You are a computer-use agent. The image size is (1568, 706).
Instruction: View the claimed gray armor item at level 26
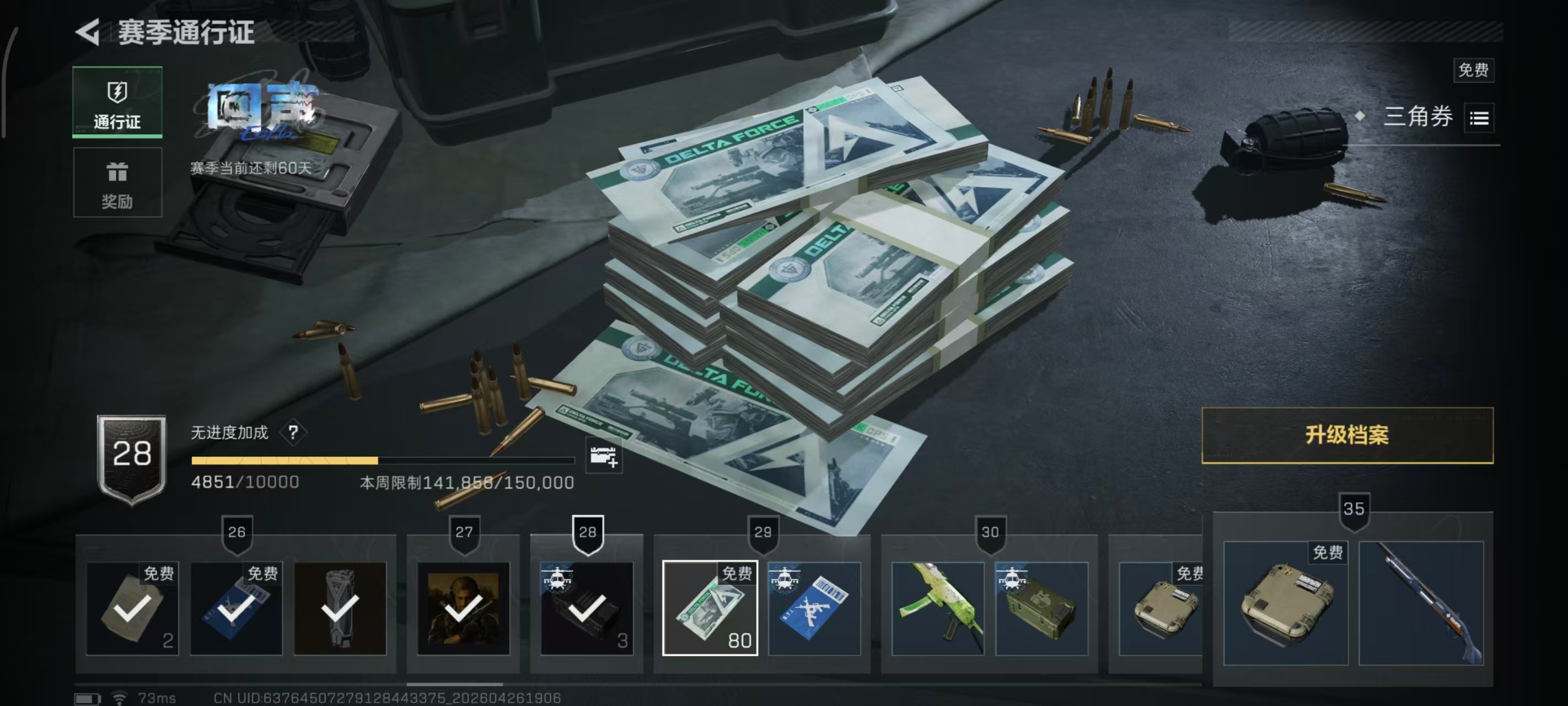click(x=340, y=608)
